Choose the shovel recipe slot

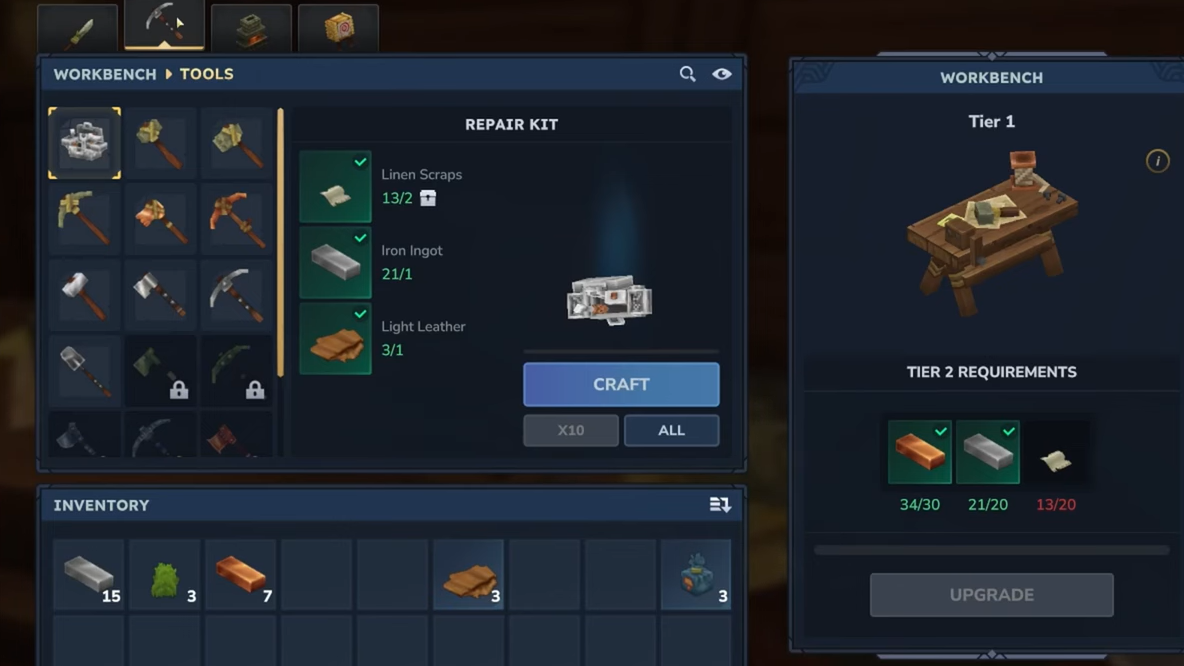(x=85, y=370)
